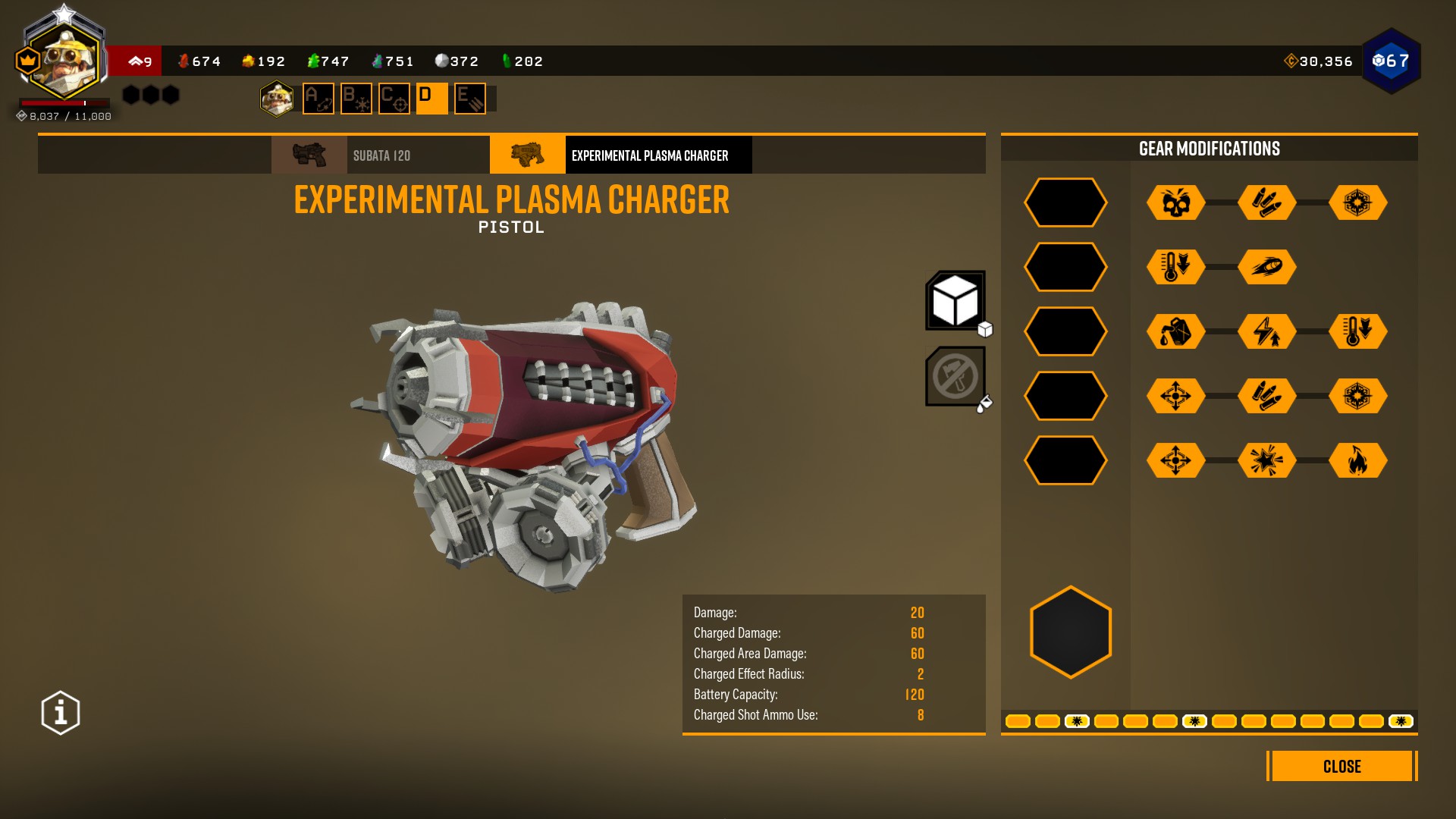Image resolution: width=1456 pixels, height=819 pixels.
Task: Select the leaking bag modification
Action: pyautogui.click(x=1176, y=331)
